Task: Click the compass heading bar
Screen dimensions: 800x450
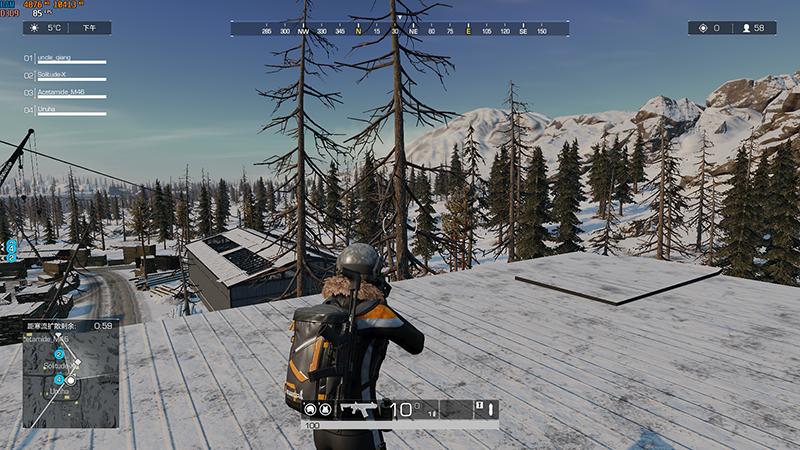Action: (400, 30)
